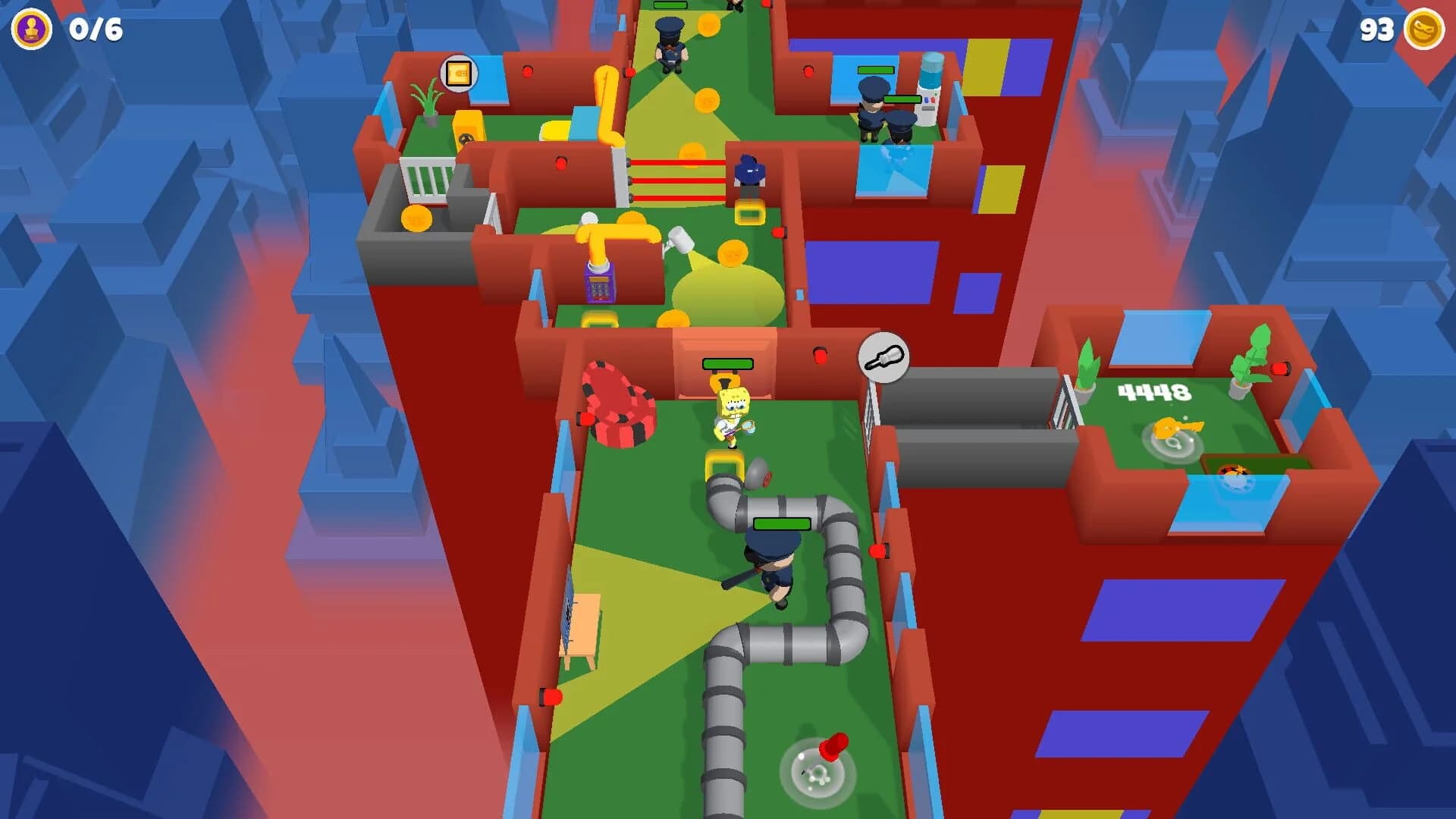
Task: Click the watering can on the green floor
Action: (680, 240)
